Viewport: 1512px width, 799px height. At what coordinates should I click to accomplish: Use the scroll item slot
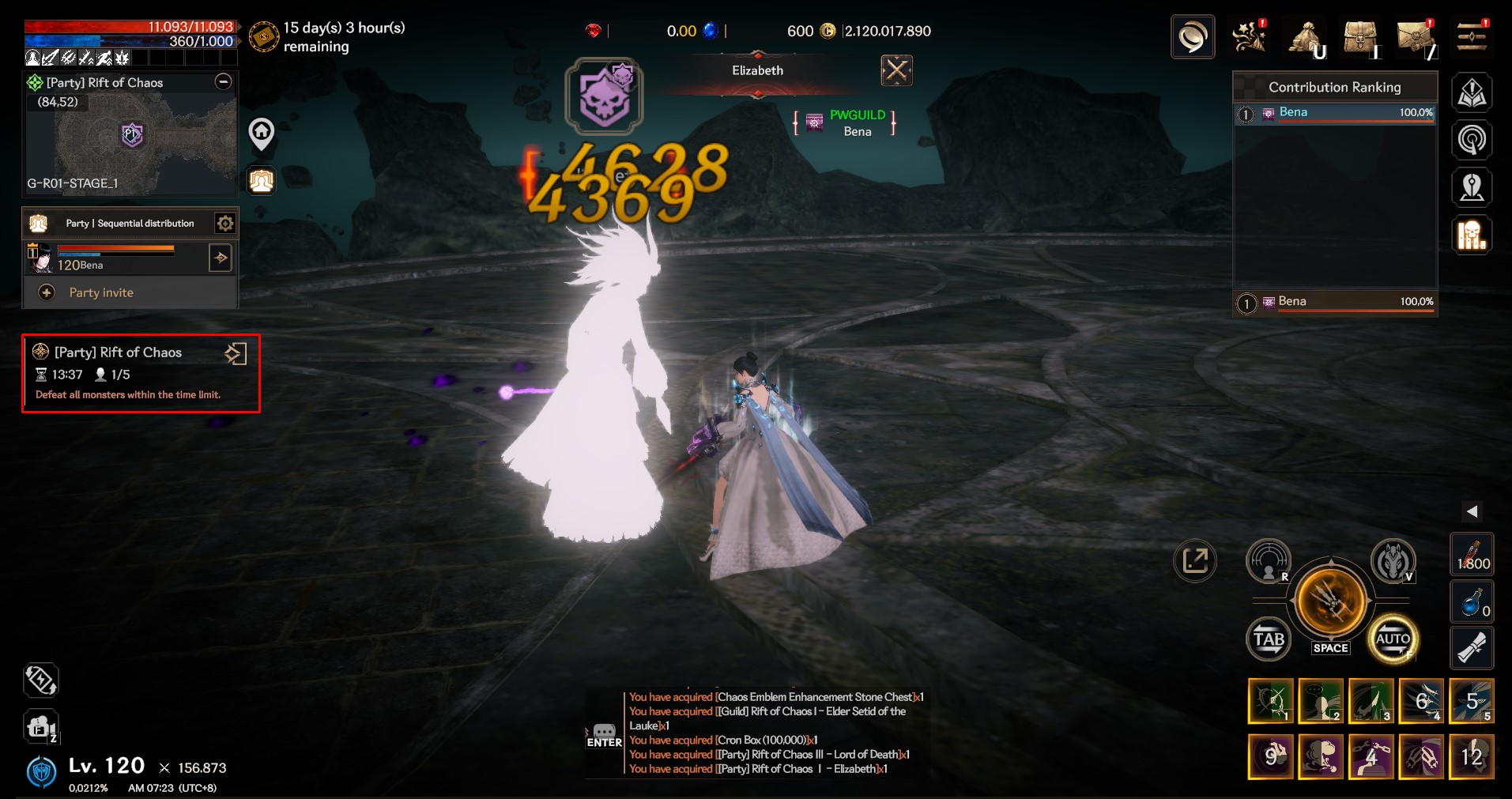pos(1472,648)
